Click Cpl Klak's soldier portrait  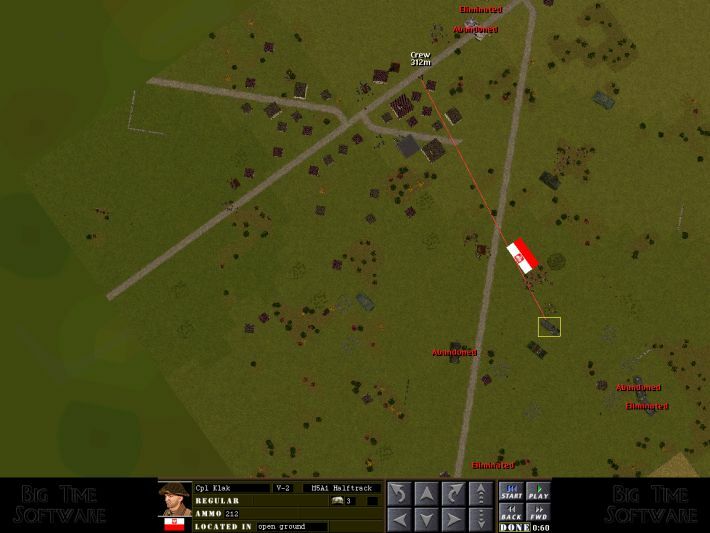174,499
